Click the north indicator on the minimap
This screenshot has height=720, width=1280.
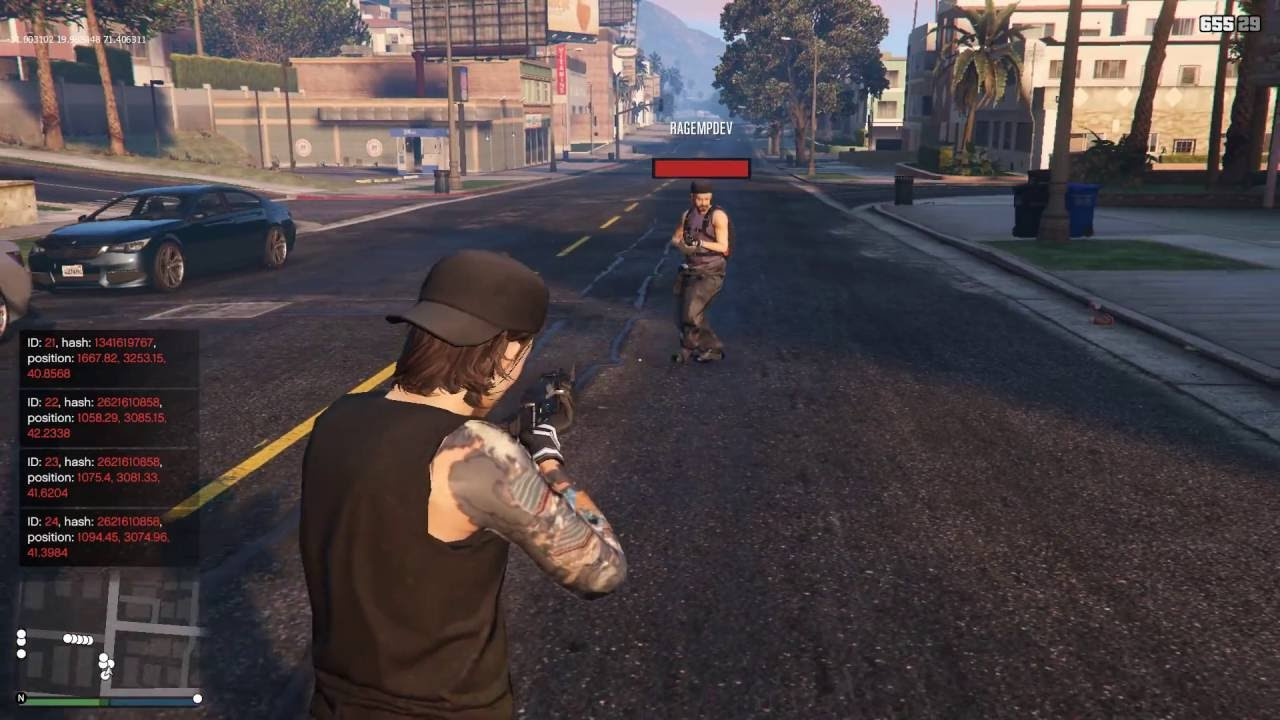pyautogui.click(x=21, y=698)
